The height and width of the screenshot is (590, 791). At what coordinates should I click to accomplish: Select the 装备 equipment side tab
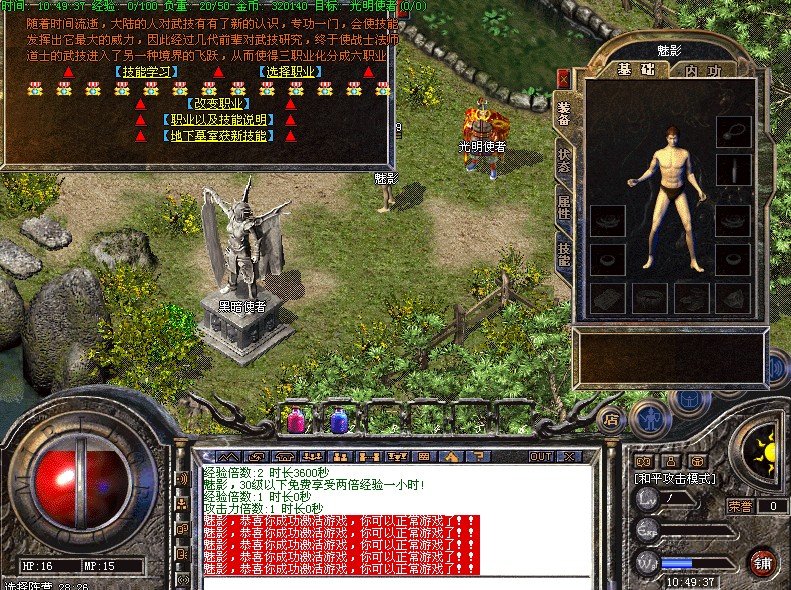(x=564, y=115)
